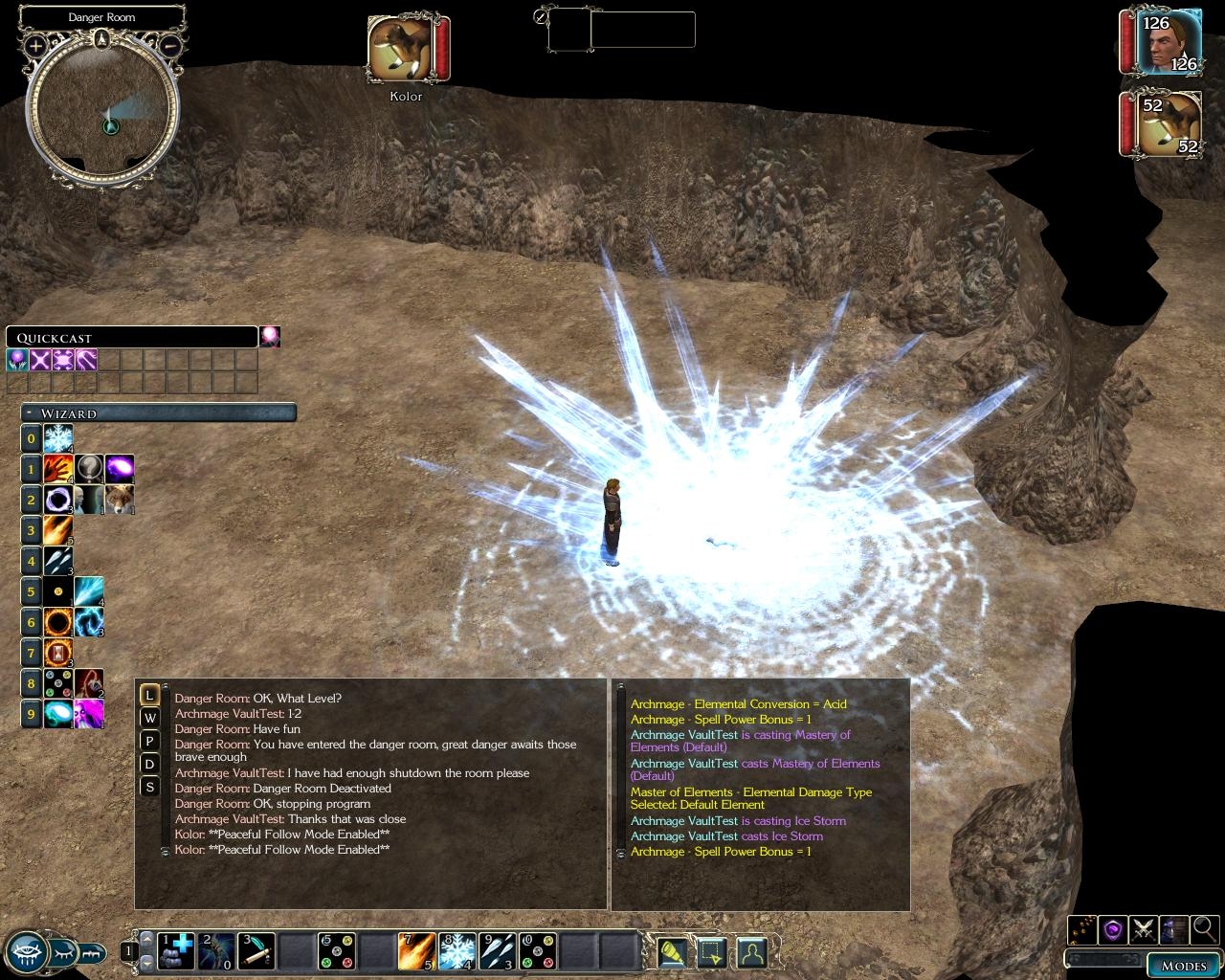Viewport: 1225px width, 980px height.
Task: Select the hourglass spell in level 7
Action: [58, 653]
